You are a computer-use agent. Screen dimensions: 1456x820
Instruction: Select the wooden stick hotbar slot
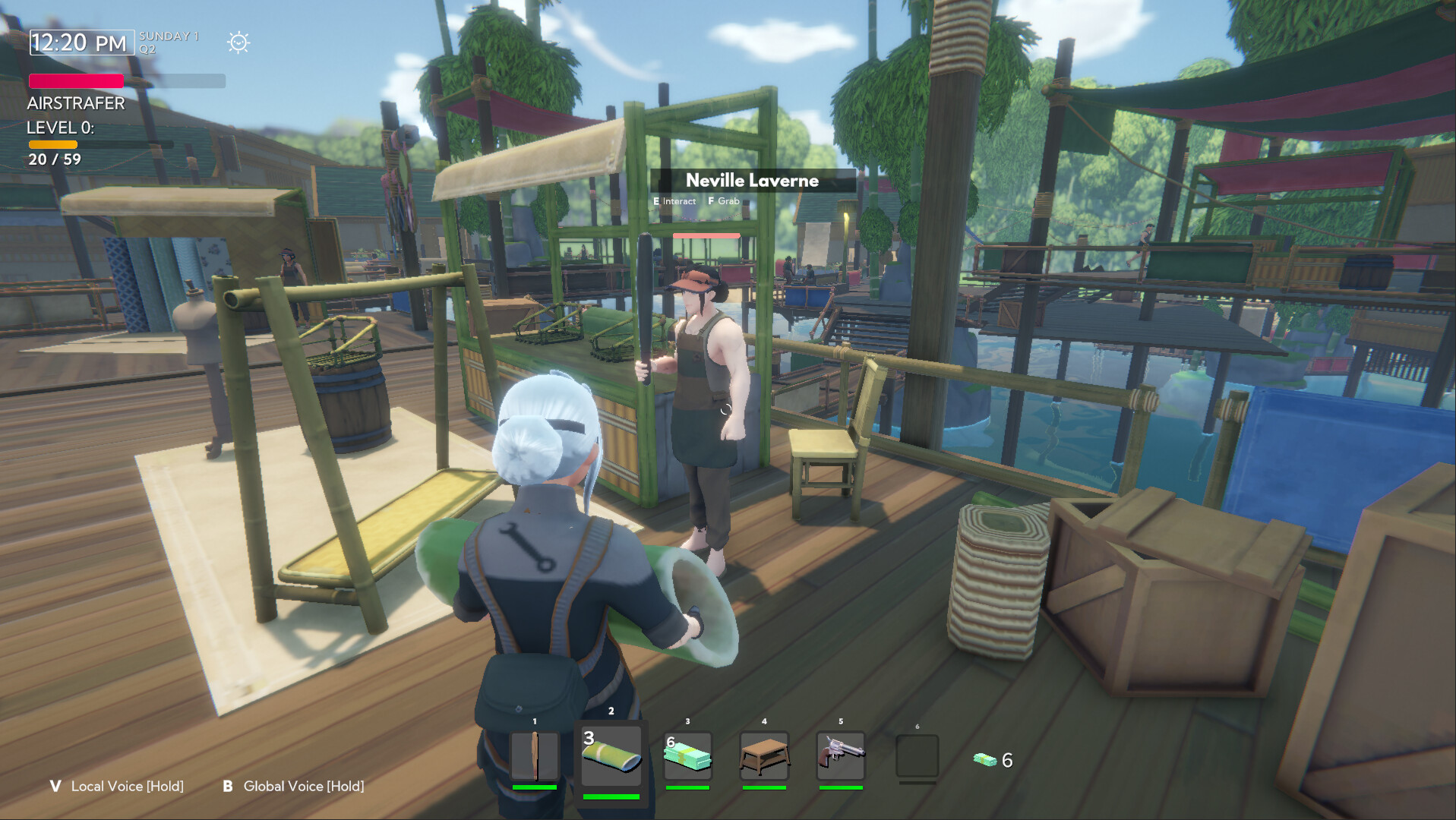535,756
